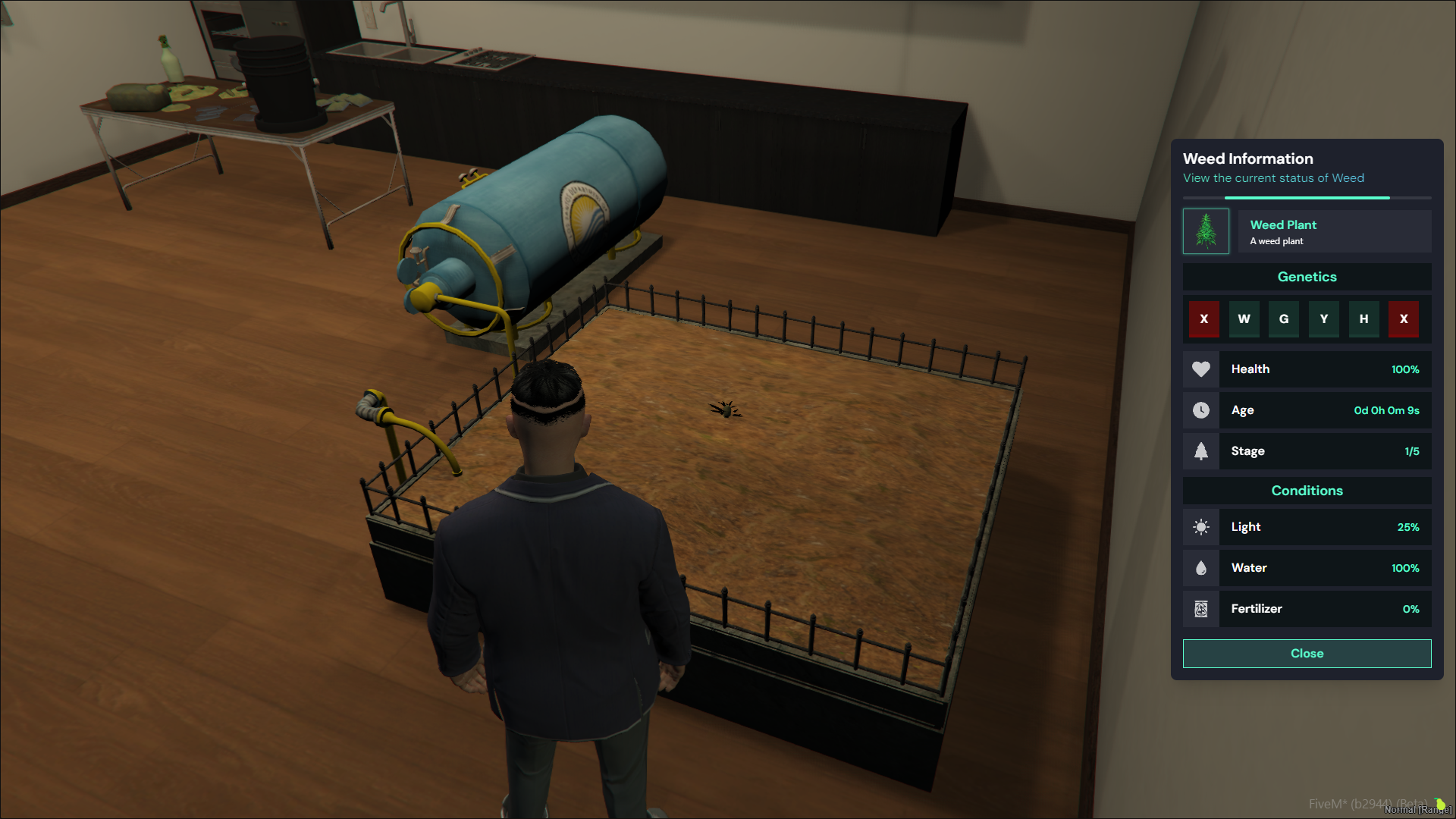
Task: Click the weed plant thumbnail icon
Action: (x=1206, y=231)
